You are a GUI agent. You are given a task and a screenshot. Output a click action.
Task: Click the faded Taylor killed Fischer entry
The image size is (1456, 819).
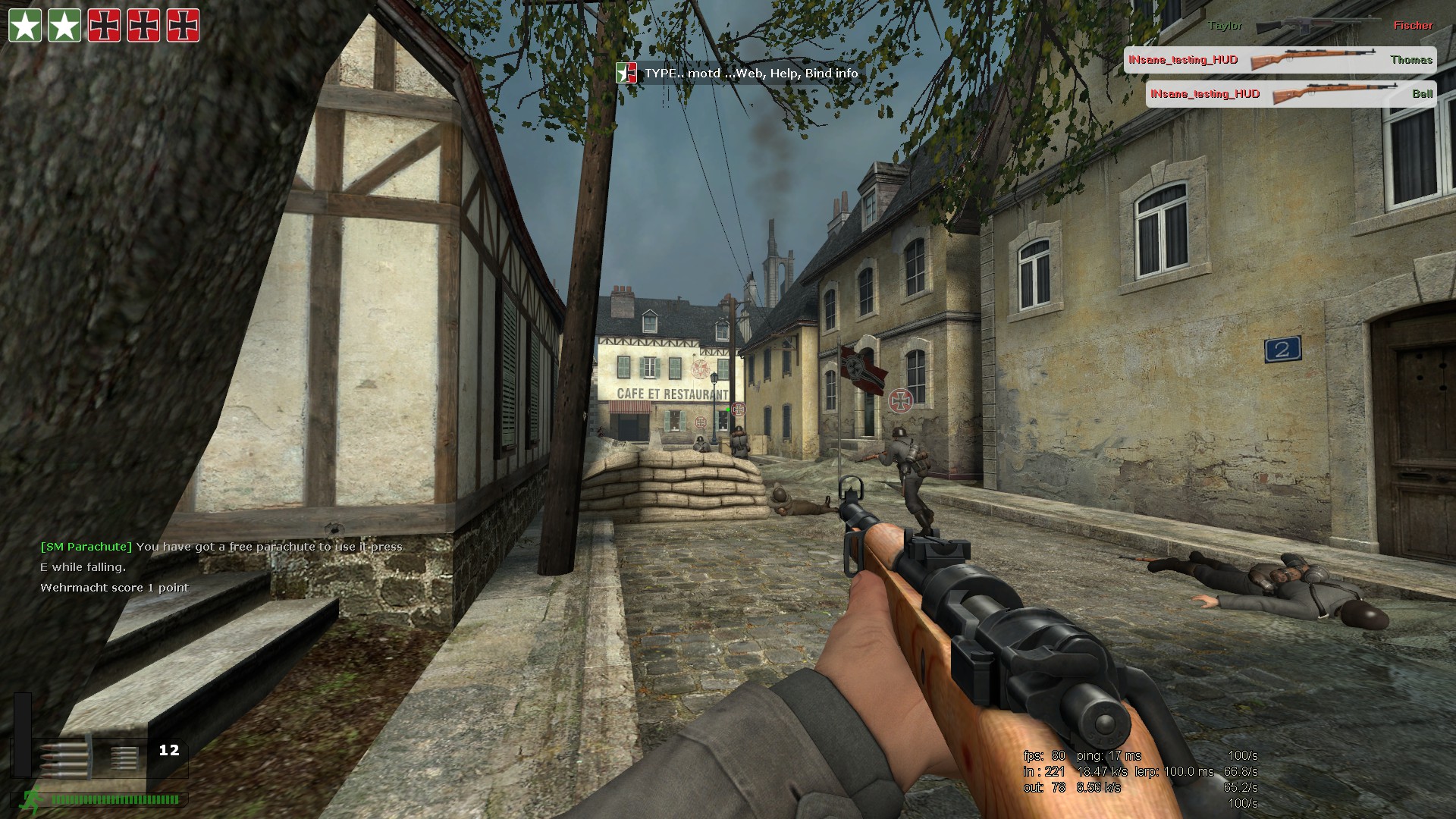[x=1319, y=26]
